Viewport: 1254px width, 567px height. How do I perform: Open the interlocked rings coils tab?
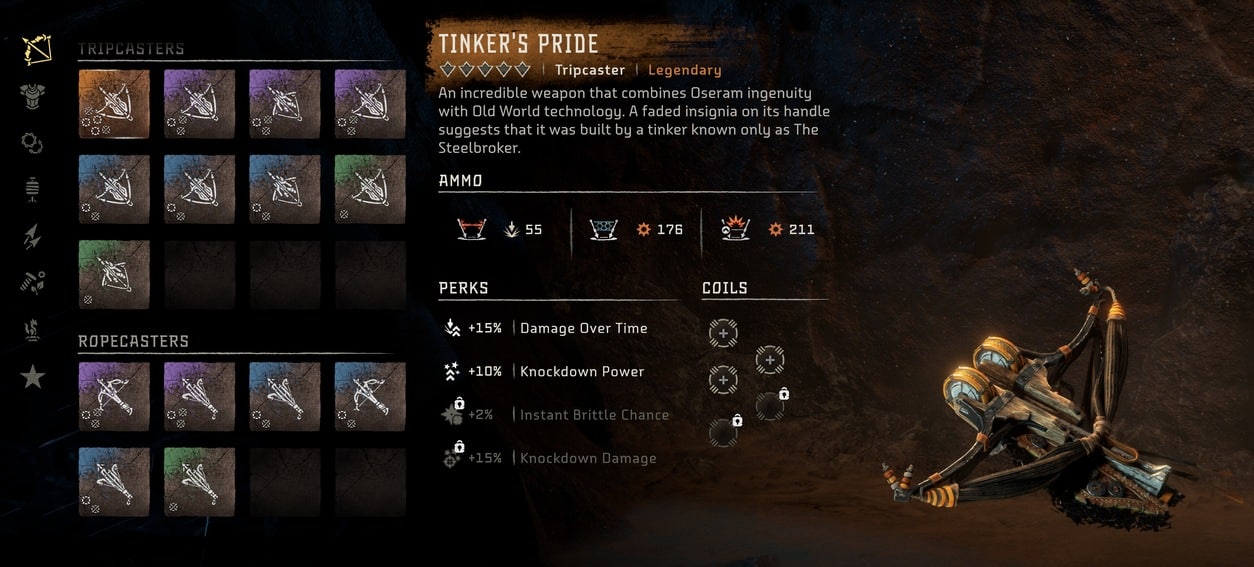tap(33, 143)
